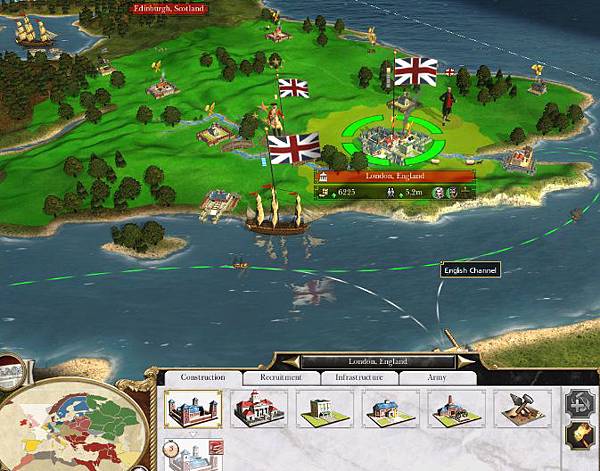Screen dimensions: 600x471
Task: Switch to the Construction tab
Action: 203,378
